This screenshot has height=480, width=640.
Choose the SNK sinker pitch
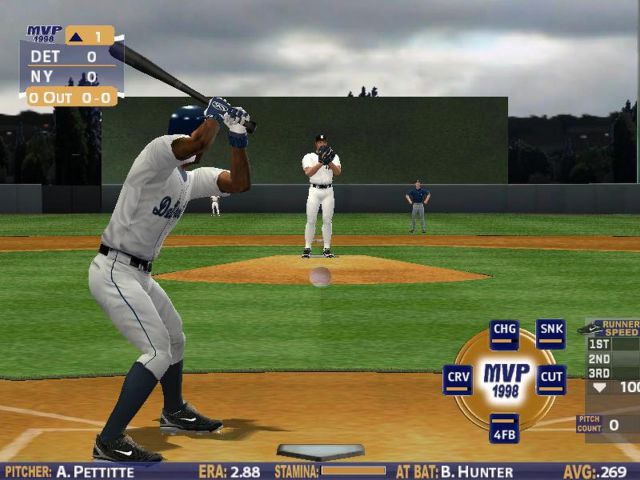551,333
